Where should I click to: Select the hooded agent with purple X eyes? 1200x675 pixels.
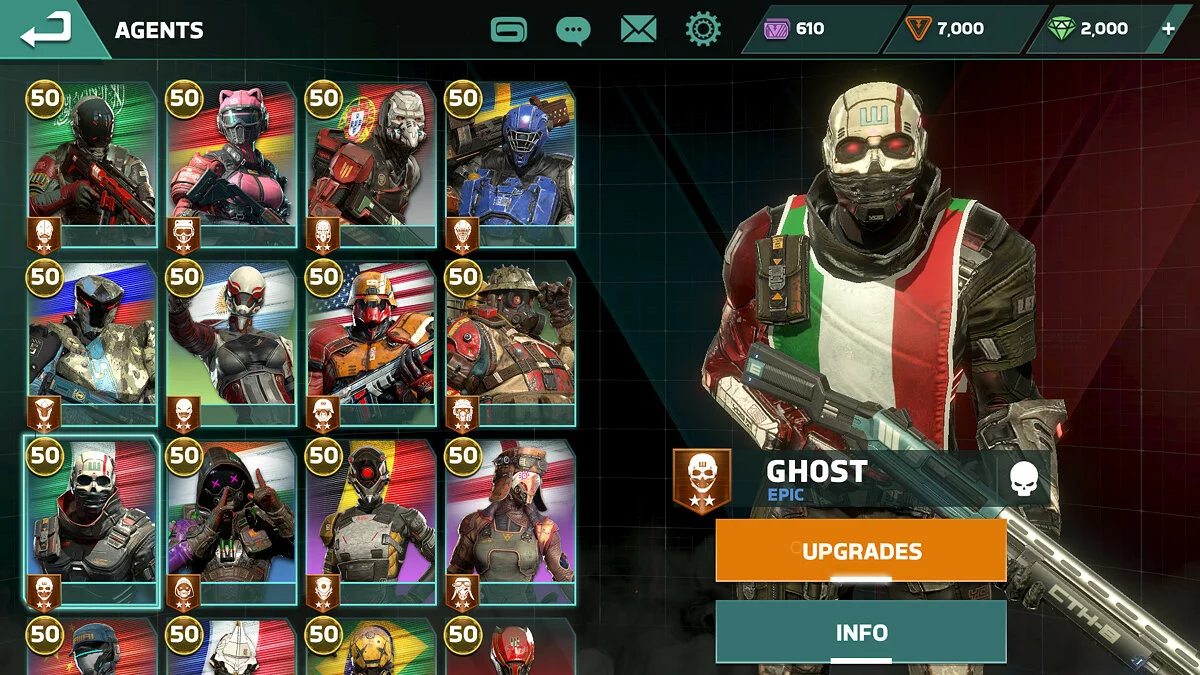[231, 523]
